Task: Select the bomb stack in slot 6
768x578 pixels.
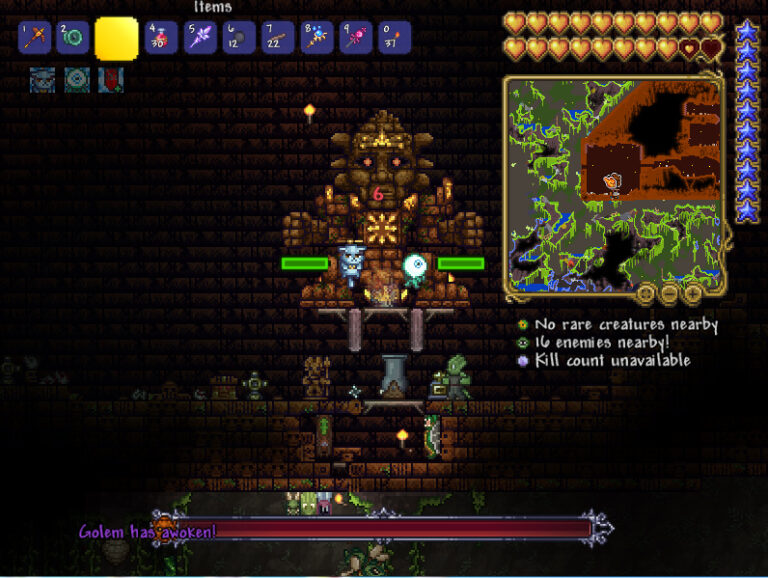Action: (238, 38)
